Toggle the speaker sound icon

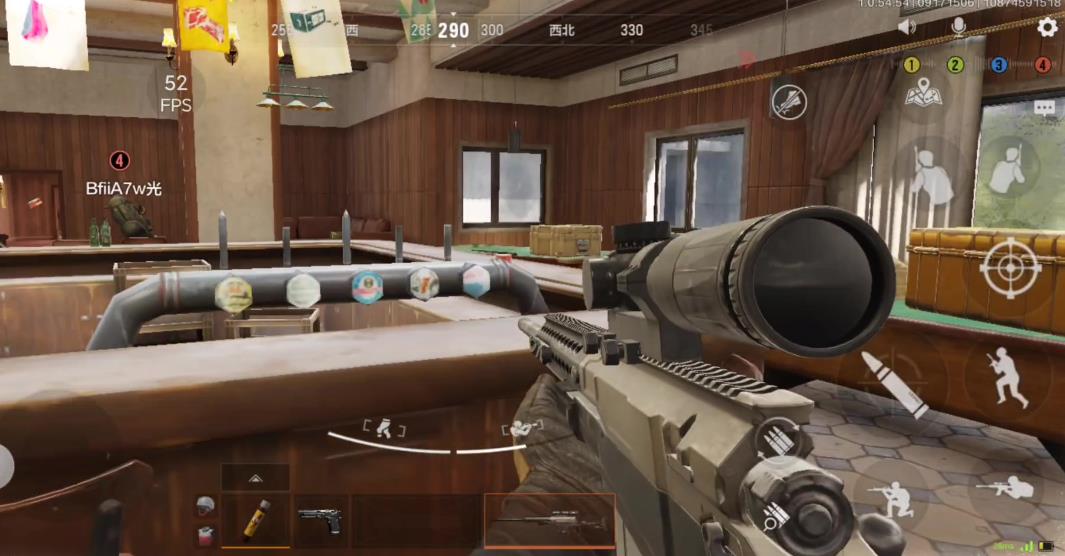[x=907, y=28]
